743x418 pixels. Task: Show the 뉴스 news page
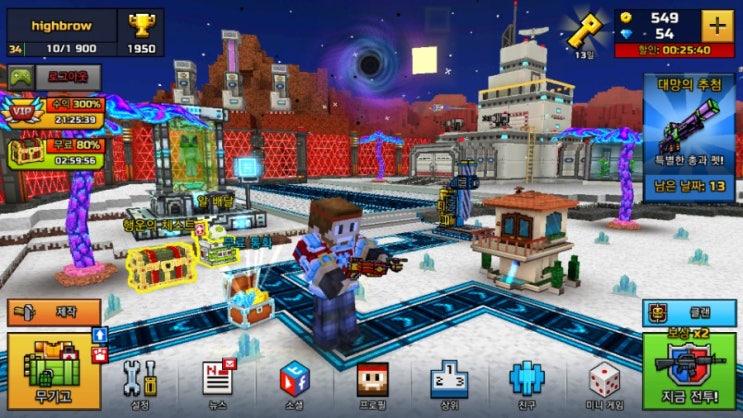tap(216, 381)
